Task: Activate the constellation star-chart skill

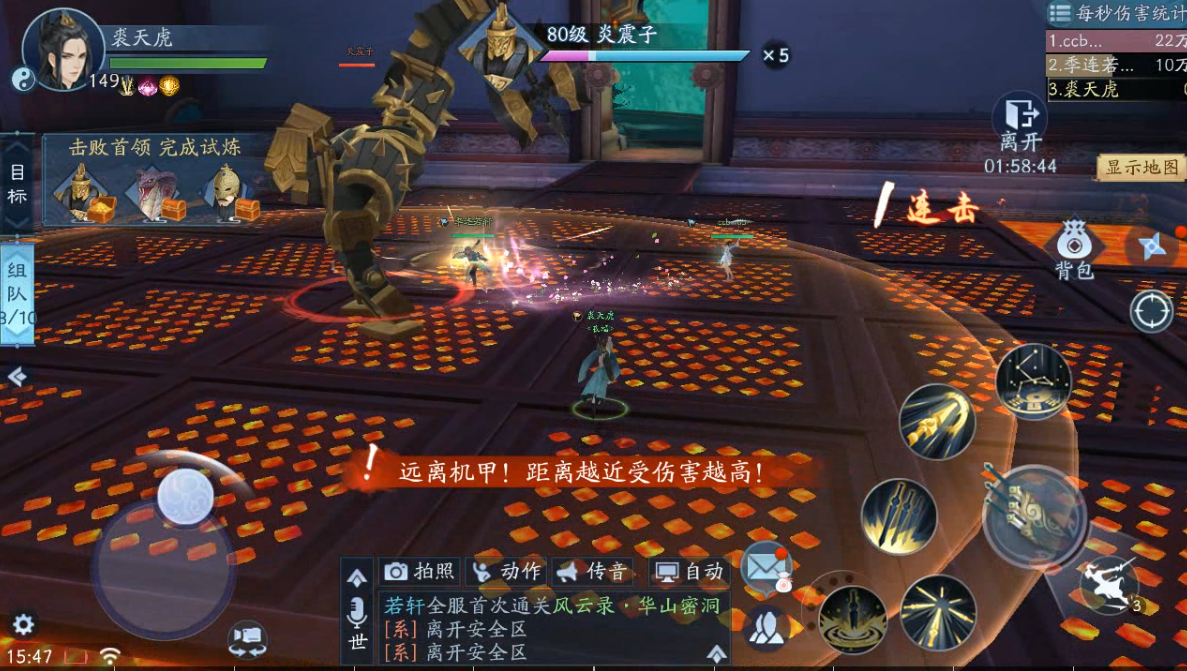Action: (x=1033, y=381)
